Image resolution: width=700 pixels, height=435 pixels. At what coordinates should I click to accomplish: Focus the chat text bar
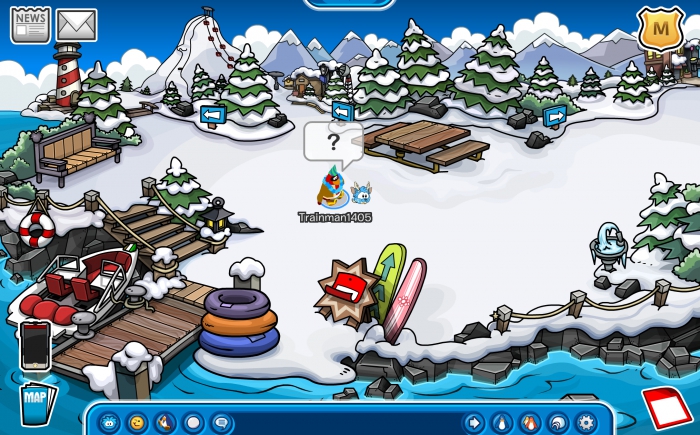[x=345, y=423]
